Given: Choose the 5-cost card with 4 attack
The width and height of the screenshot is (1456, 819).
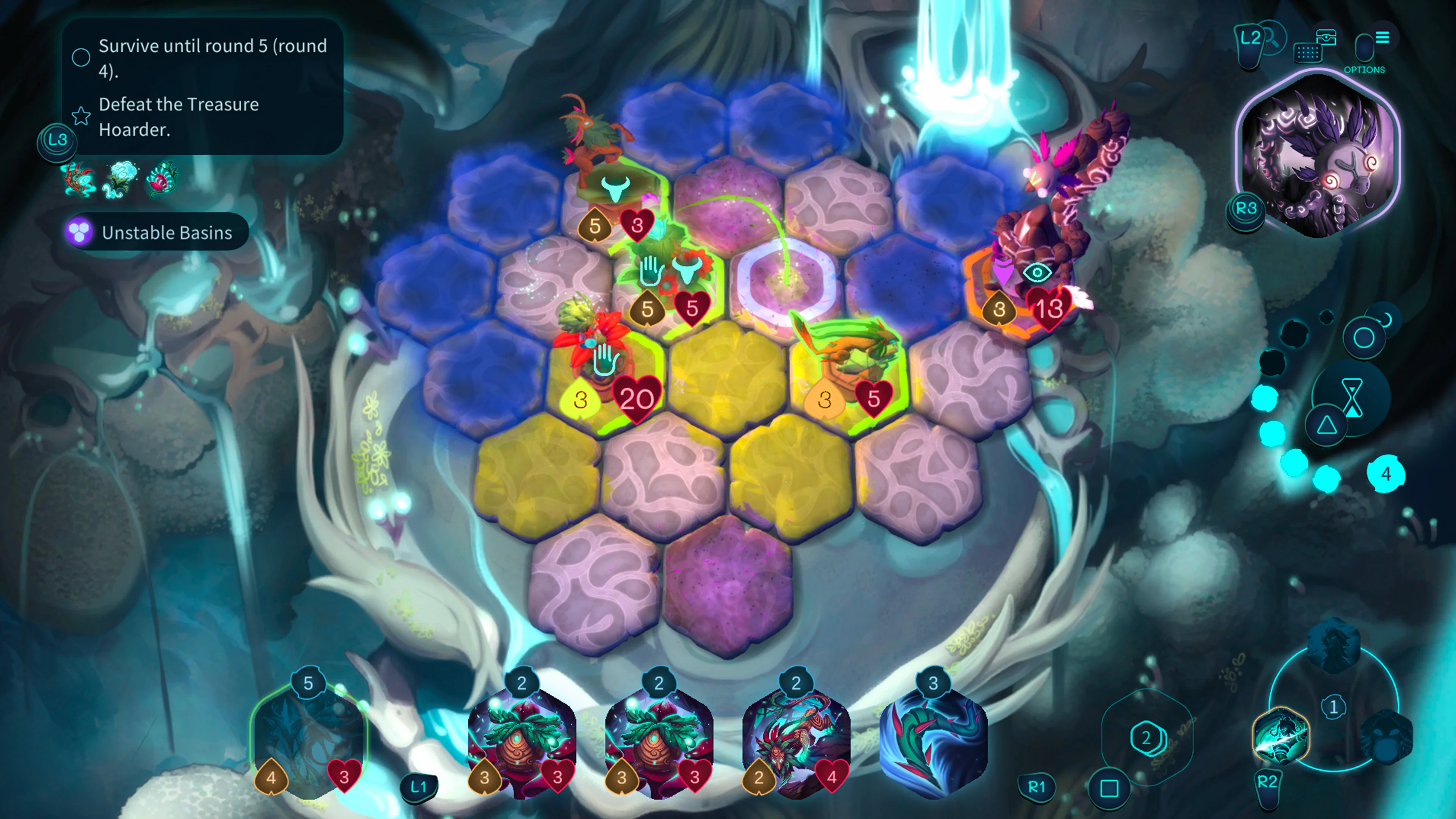Looking at the screenshot, I should pos(308,741).
